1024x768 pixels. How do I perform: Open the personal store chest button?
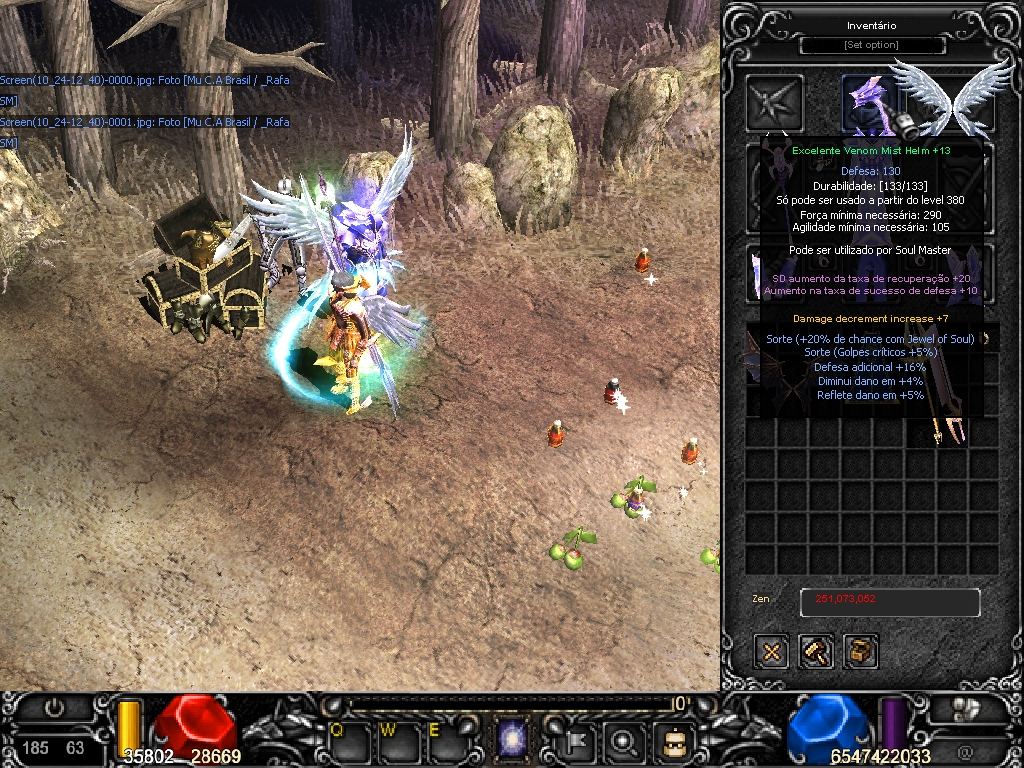coord(860,652)
